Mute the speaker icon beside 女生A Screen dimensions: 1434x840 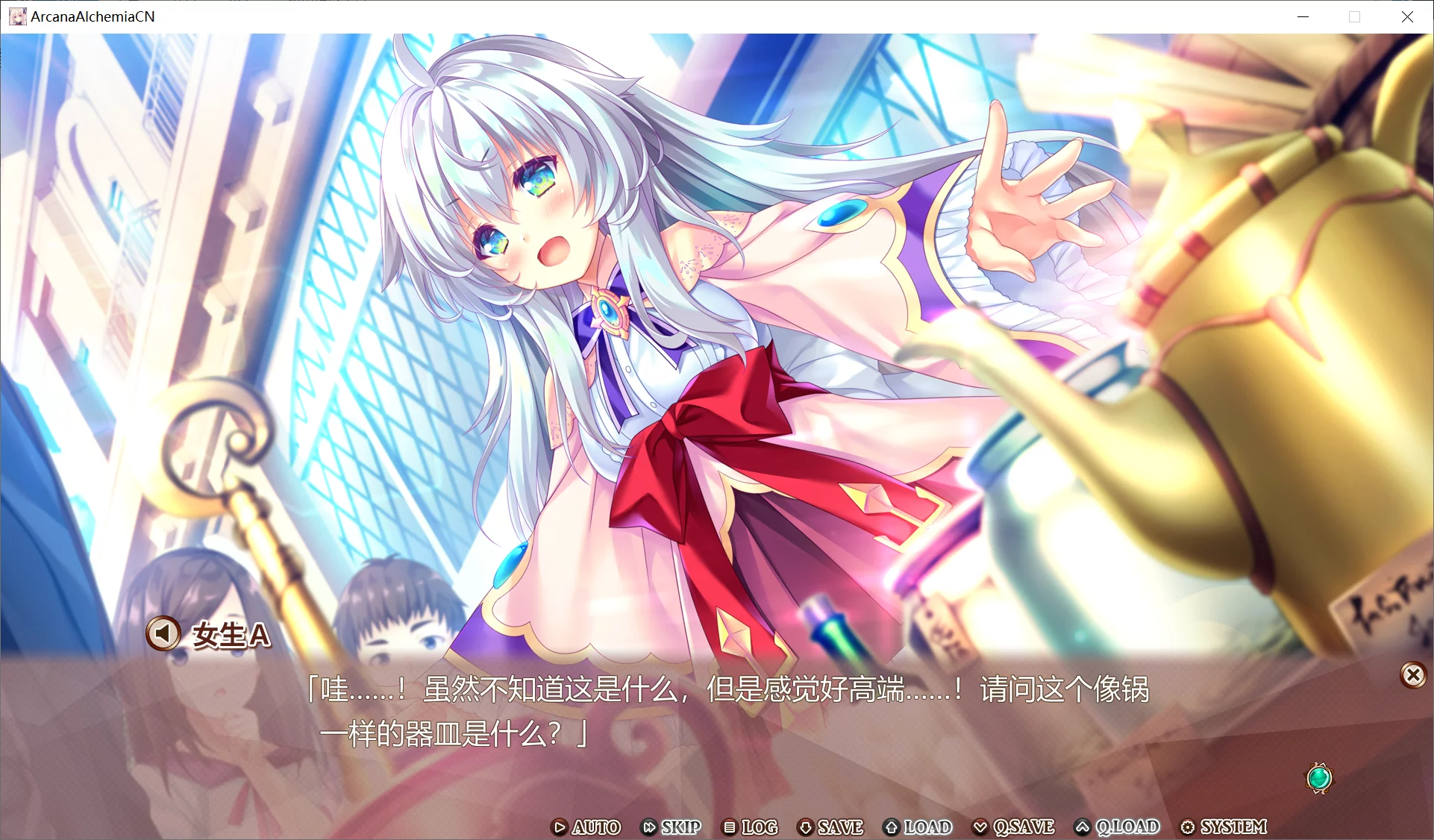[163, 634]
